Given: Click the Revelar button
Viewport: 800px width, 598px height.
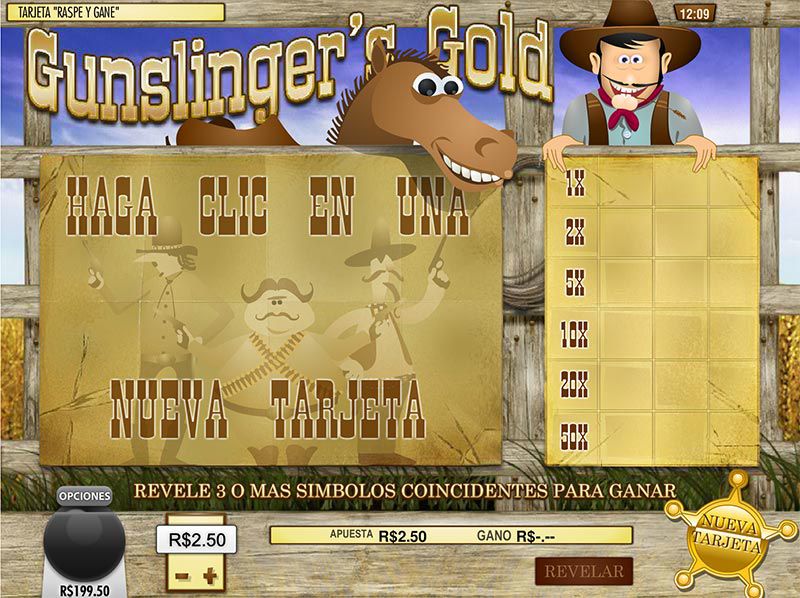Looking at the screenshot, I should tap(583, 572).
